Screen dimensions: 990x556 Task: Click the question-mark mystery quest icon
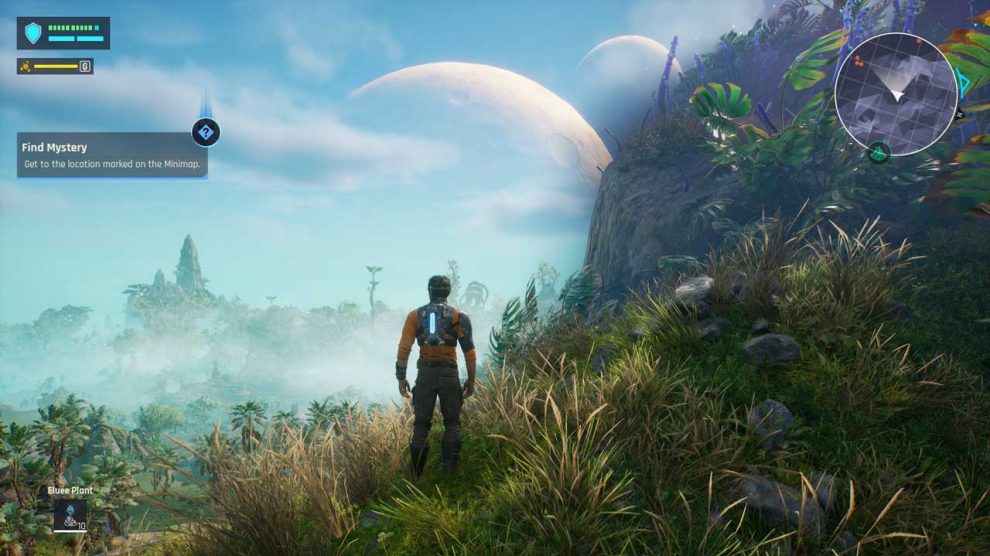point(206,132)
